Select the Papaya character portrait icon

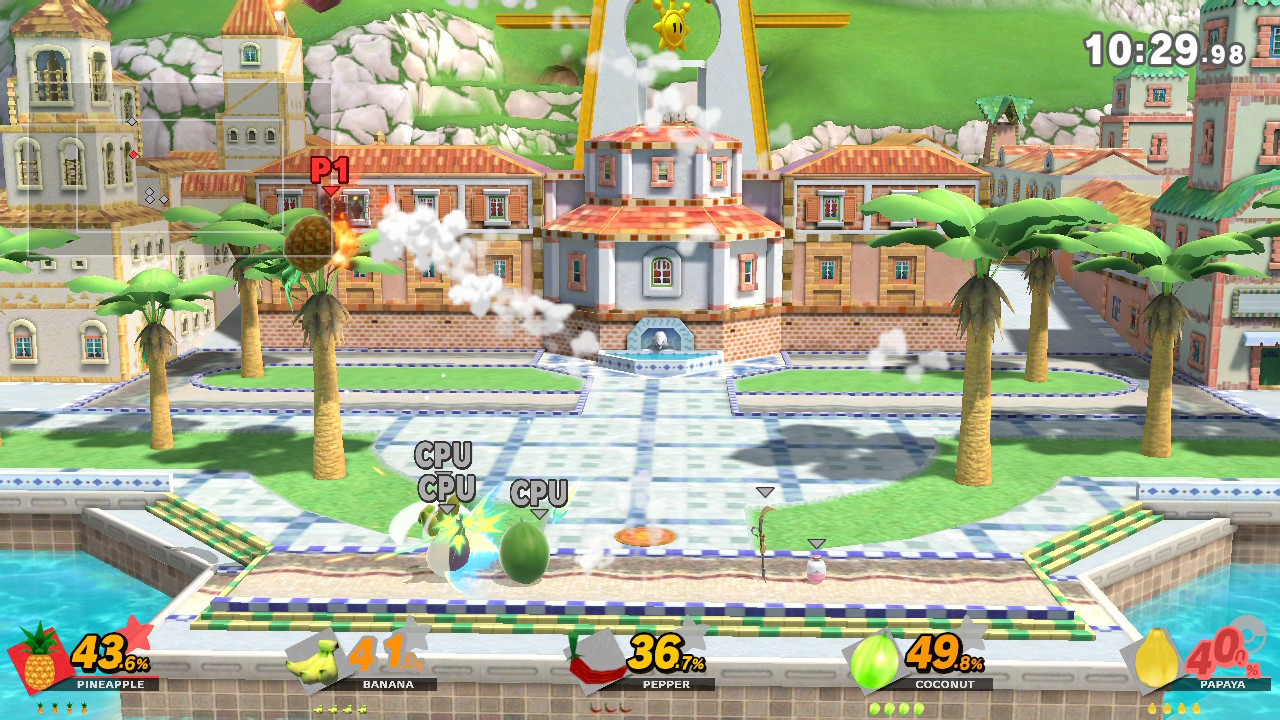(x=1155, y=659)
